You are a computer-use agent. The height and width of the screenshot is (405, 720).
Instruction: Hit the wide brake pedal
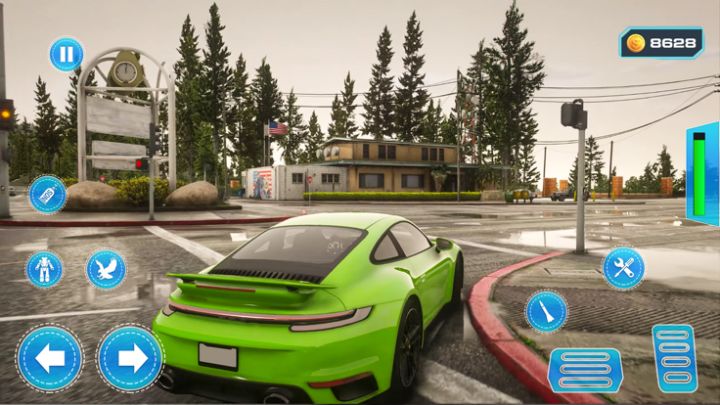tap(585, 369)
